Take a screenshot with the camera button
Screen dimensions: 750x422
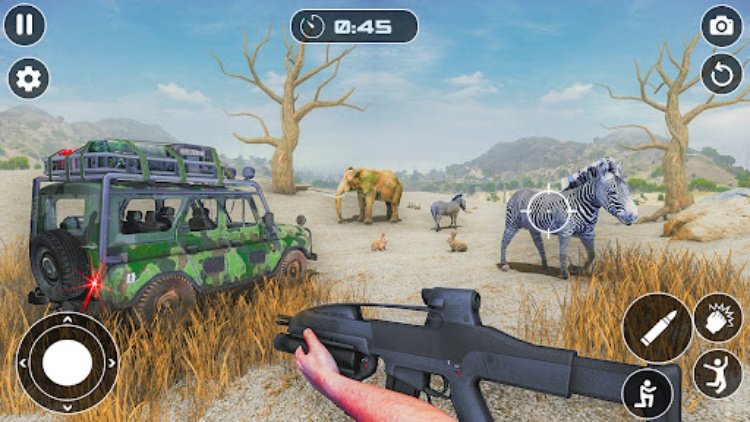pos(721,26)
